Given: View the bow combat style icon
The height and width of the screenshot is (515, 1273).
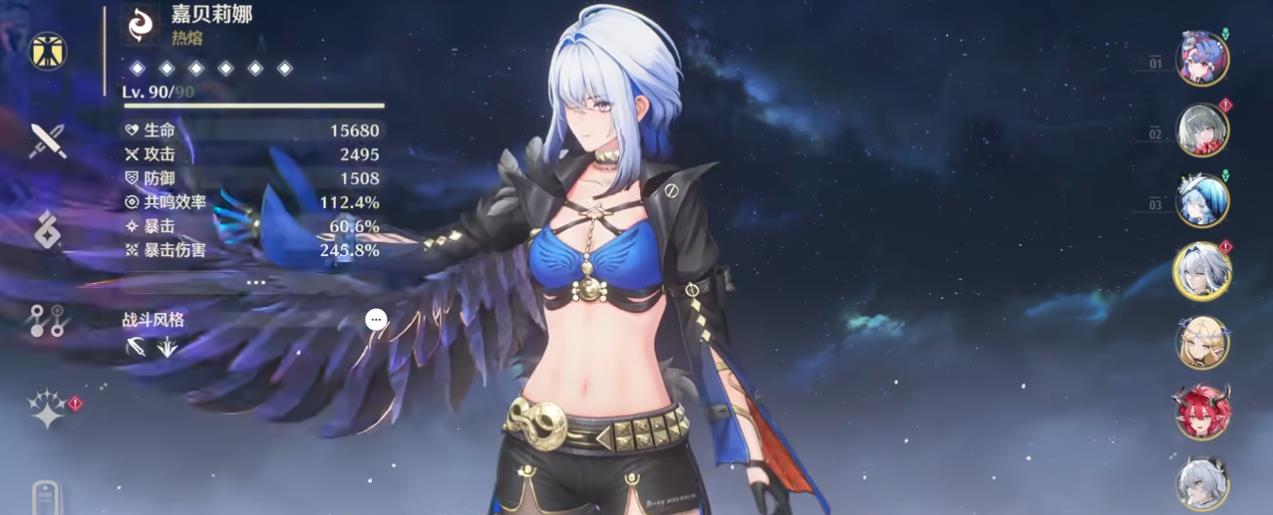Looking at the screenshot, I should pos(137,346).
